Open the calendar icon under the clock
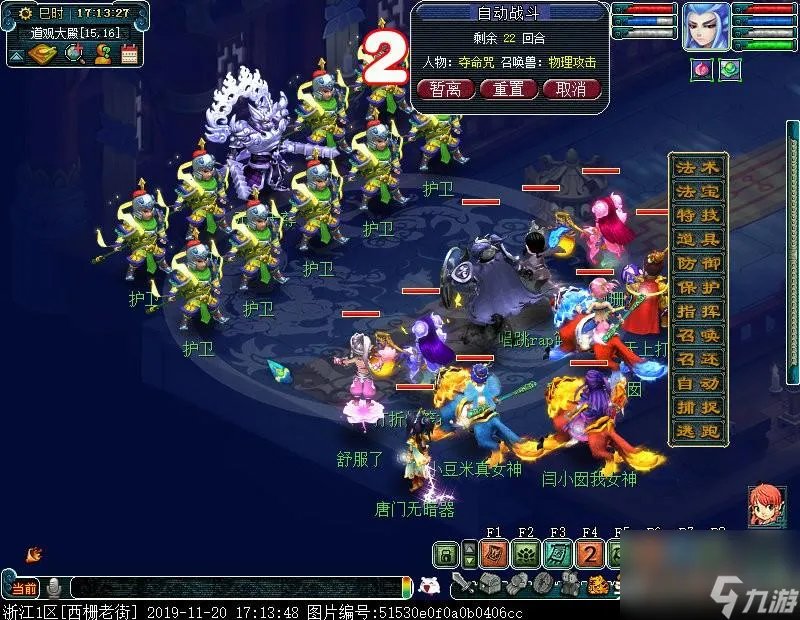 [x=129, y=54]
